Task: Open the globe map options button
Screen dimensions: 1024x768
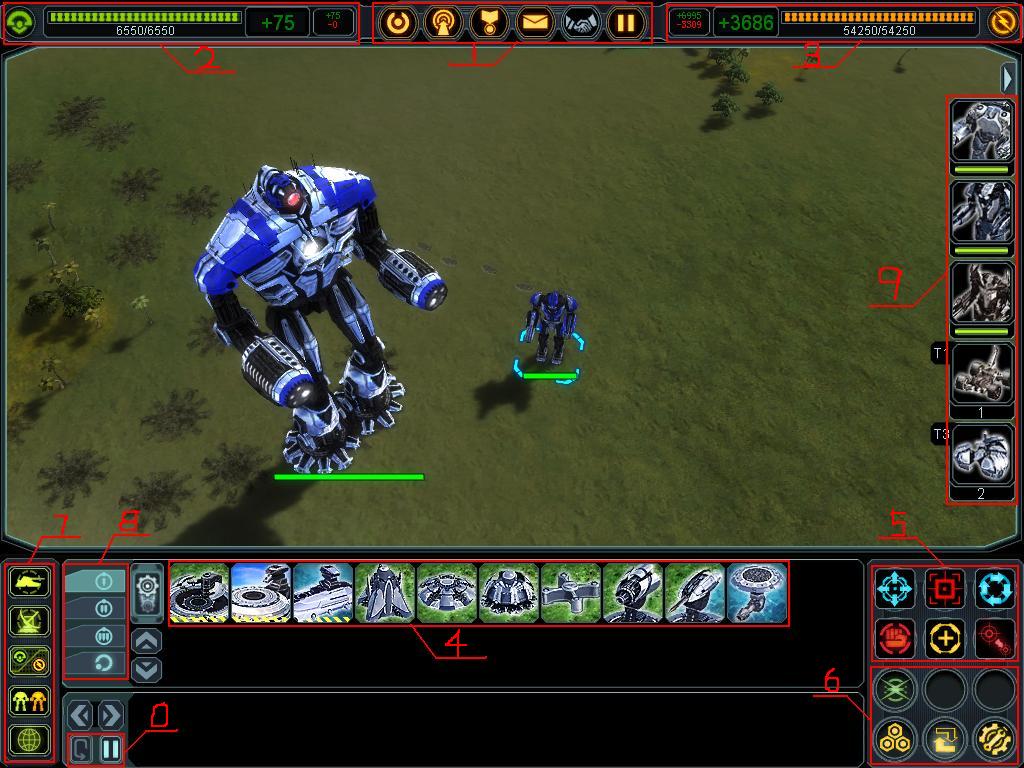Action: point(29,740)
